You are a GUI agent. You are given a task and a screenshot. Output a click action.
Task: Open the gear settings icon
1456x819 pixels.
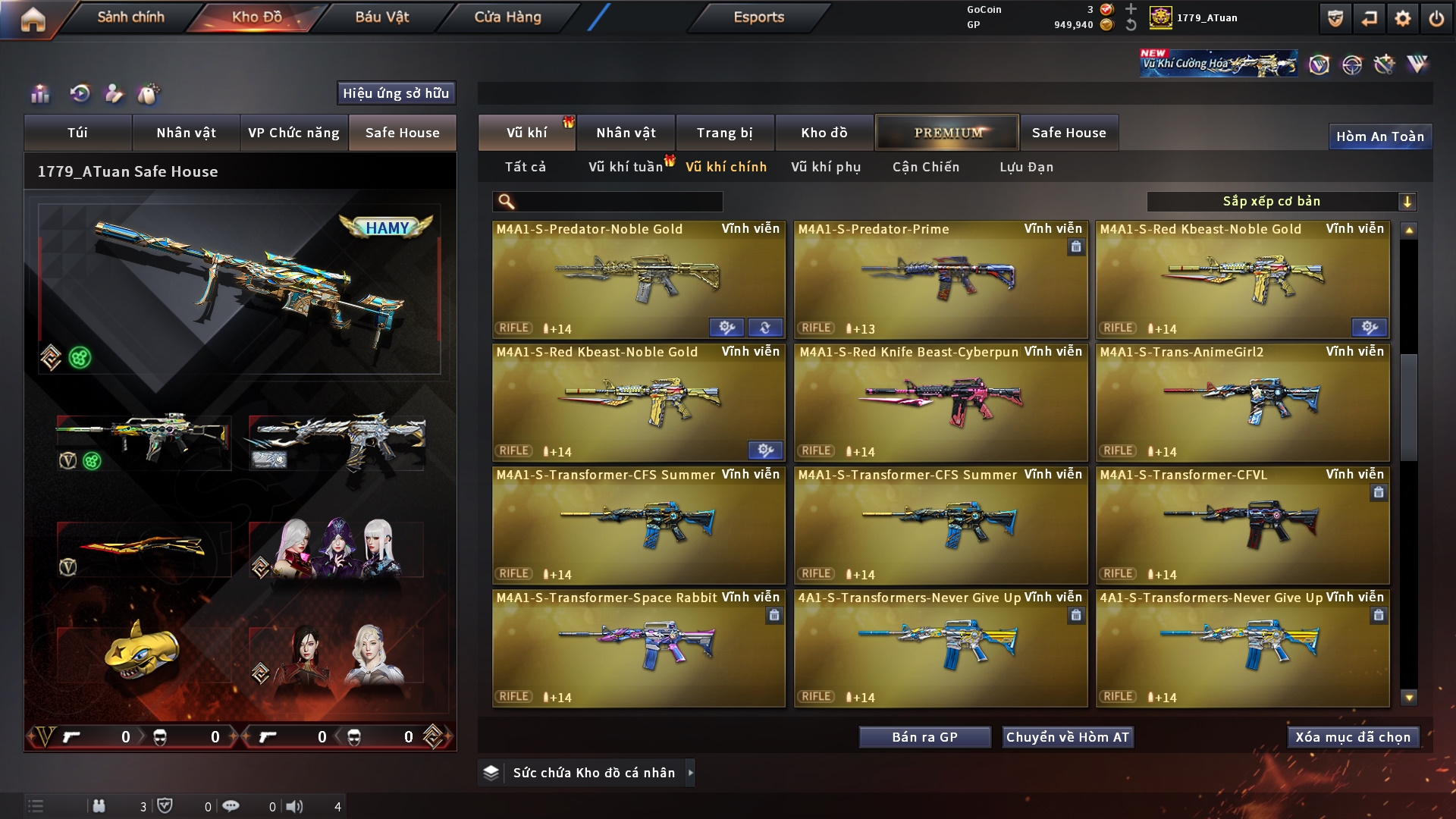pos(1402,19)
